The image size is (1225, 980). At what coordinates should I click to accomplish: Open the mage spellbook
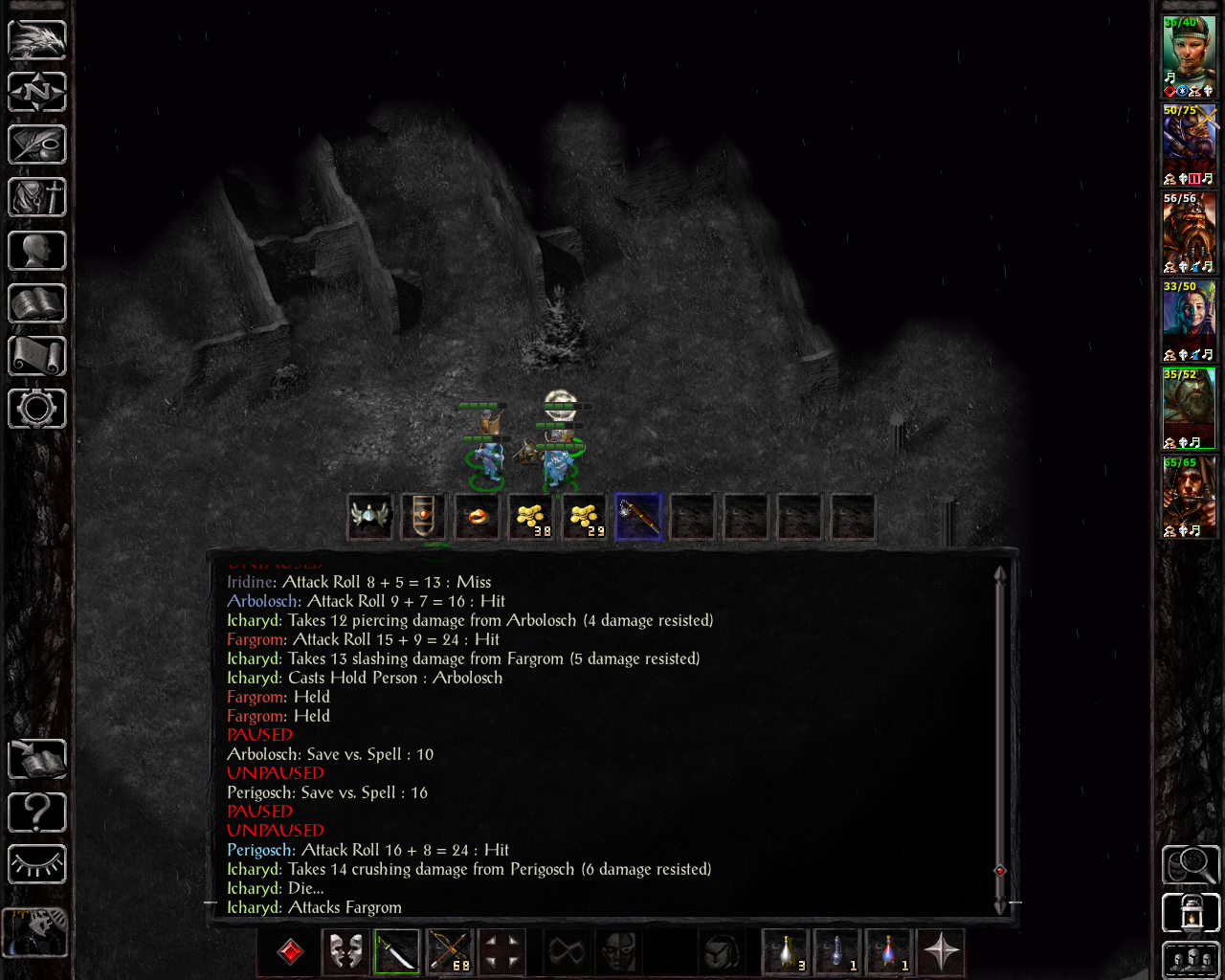(x=37, y=303)
